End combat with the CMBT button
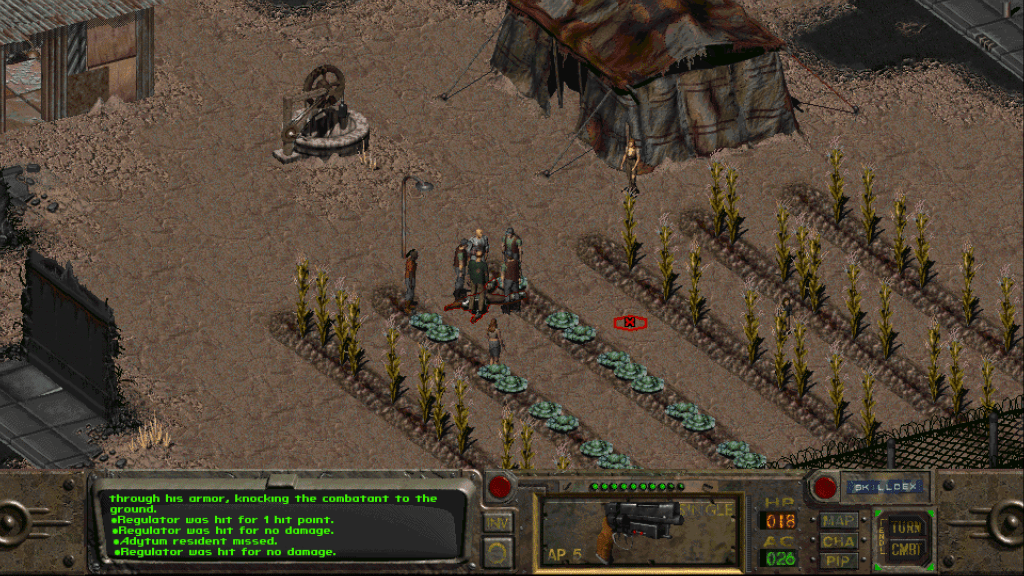Screen dimensions: 1024x576 pos(906,549)
